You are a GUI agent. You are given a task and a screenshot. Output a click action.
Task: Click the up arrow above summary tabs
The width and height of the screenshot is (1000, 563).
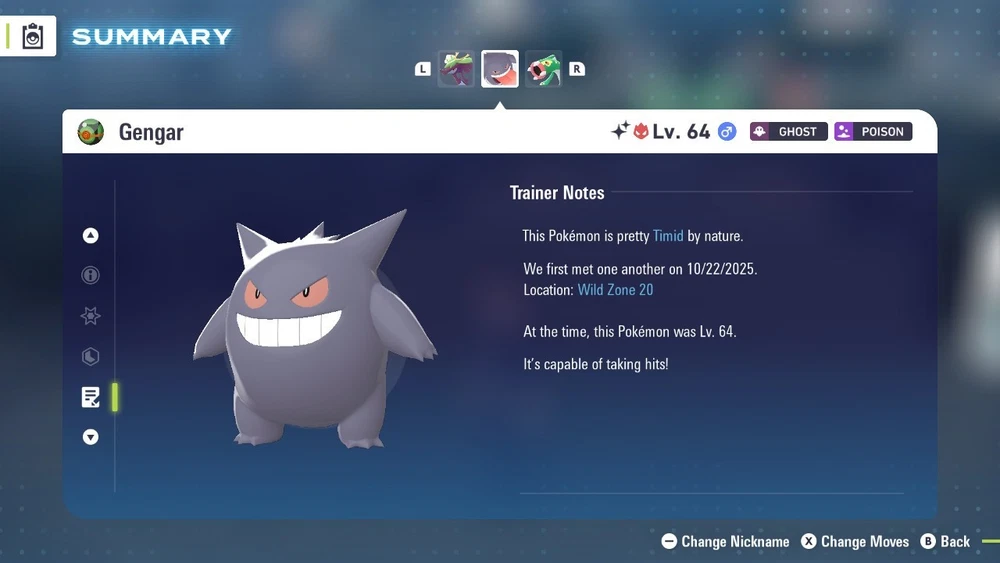coord(91,236)
